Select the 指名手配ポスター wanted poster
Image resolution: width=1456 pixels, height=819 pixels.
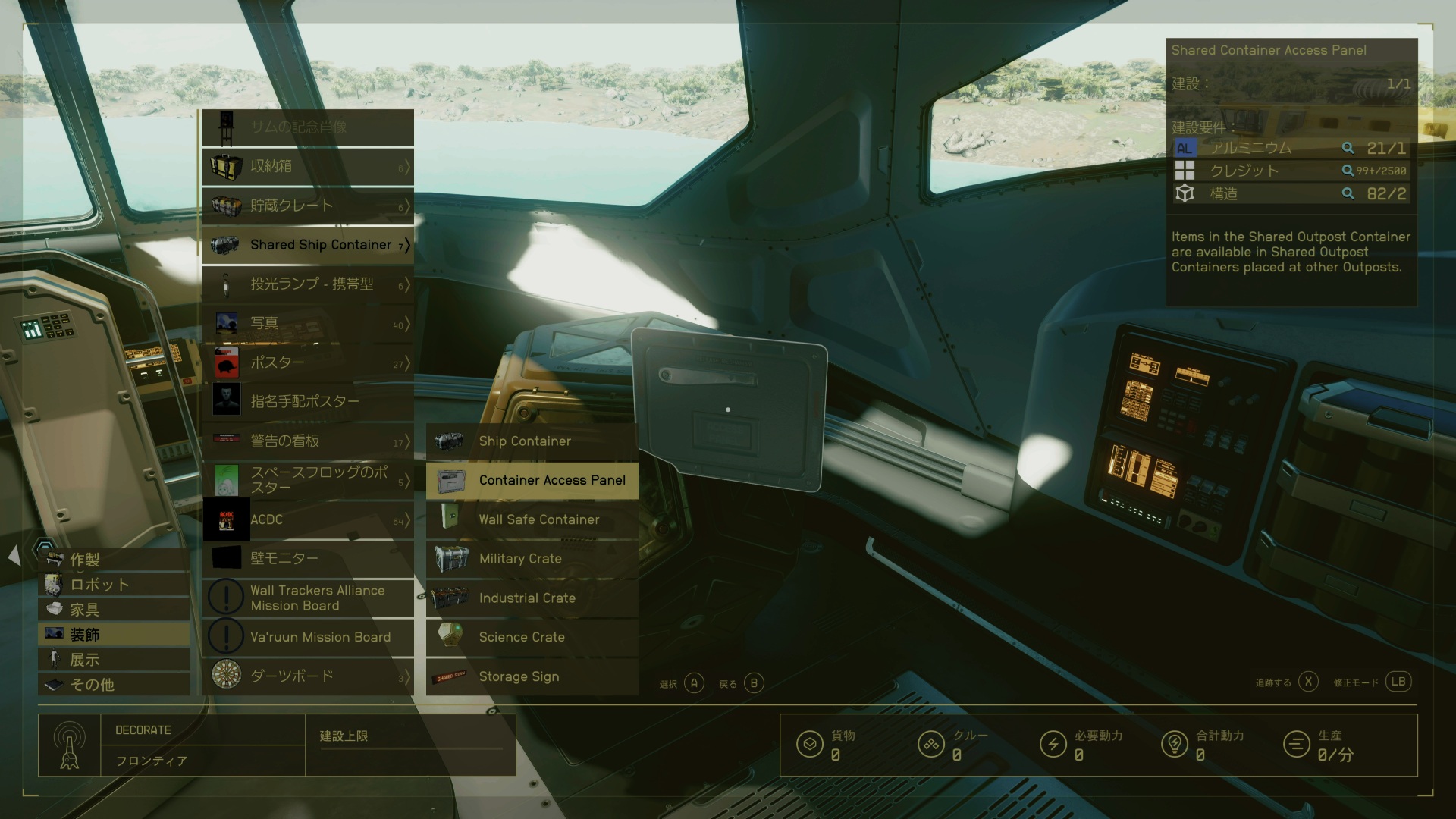click(307, 401)
